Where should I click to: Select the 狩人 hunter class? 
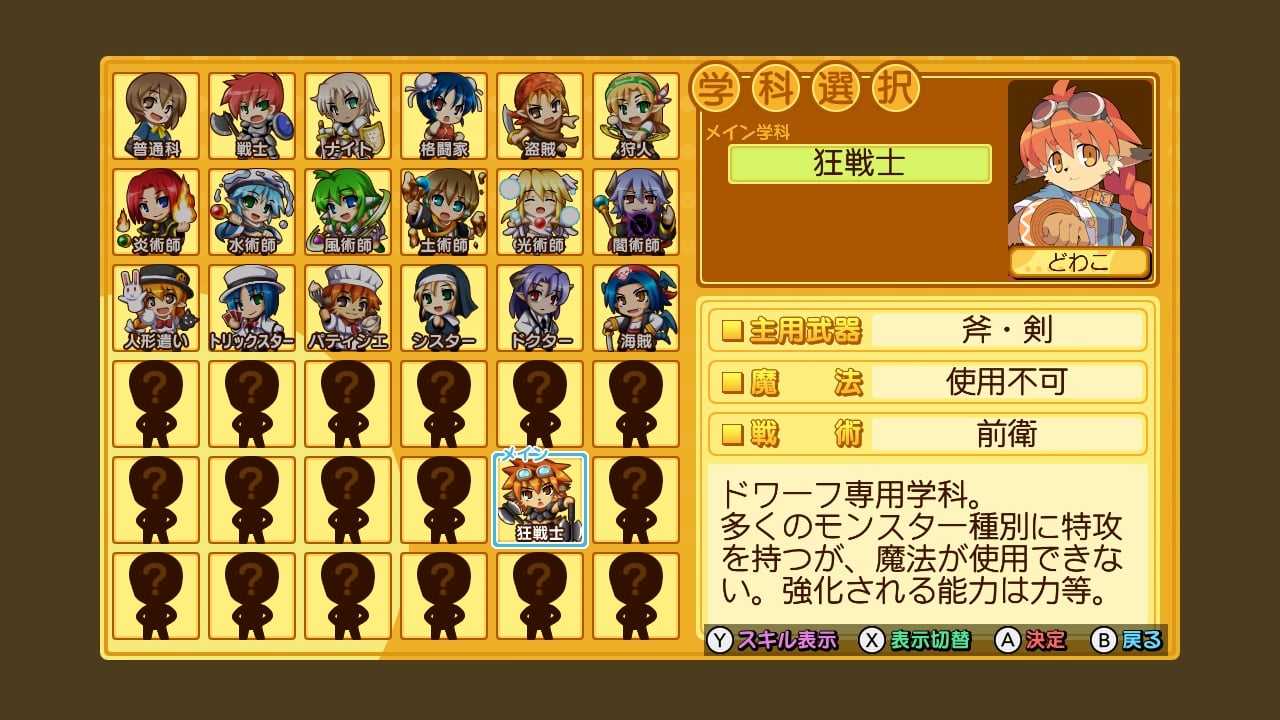(636, 116)
